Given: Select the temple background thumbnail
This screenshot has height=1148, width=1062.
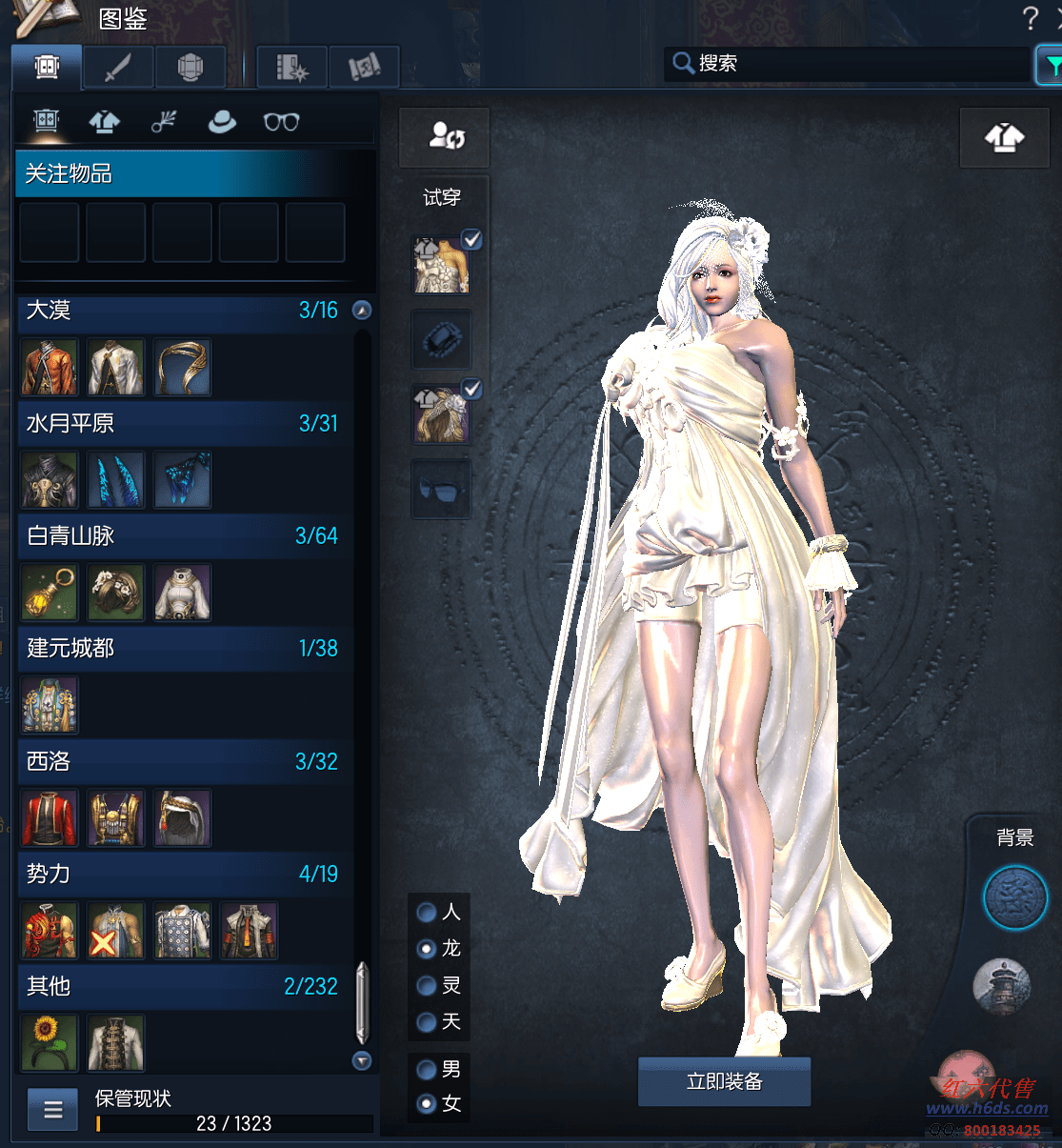Looking at the screenshot, I should click(x=1002, y=986).
